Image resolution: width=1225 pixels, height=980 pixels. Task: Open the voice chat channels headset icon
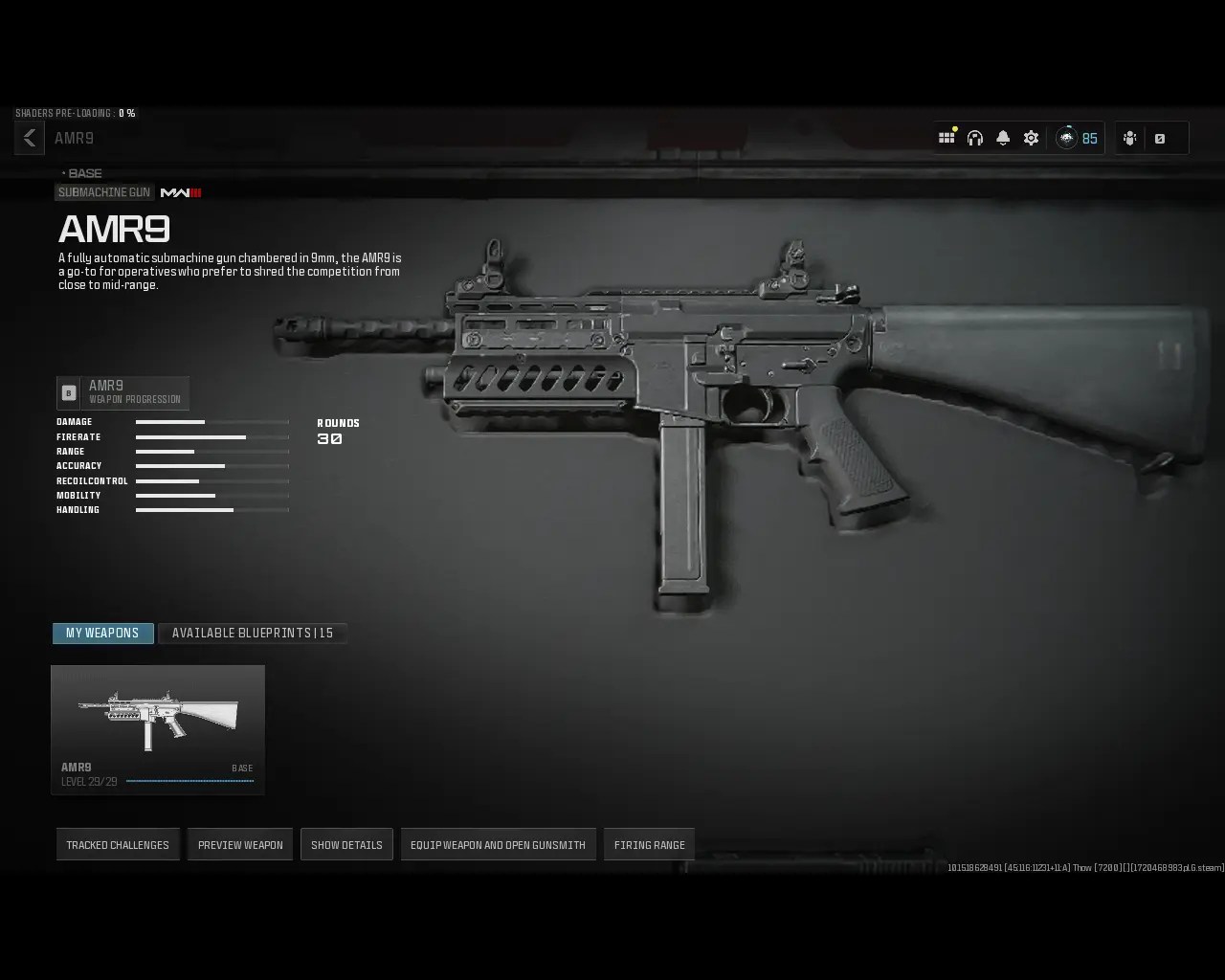point(974,137)
